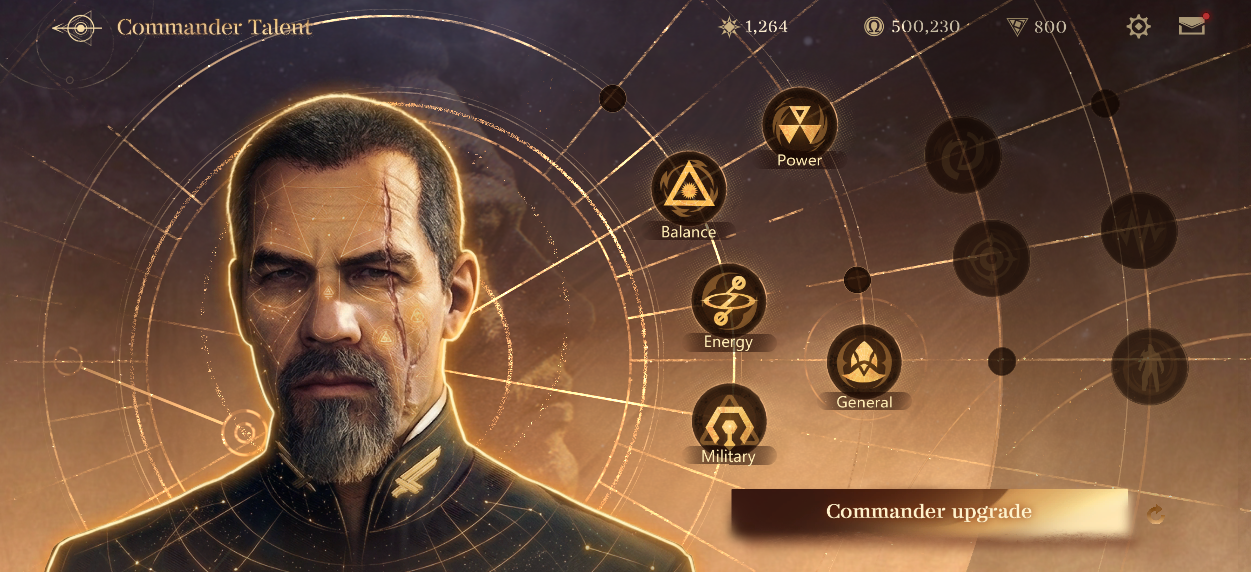This screenshot has height=572, width=1251.
Task: Select the locked humanoid figure talent node
Action: [1149, 366]
